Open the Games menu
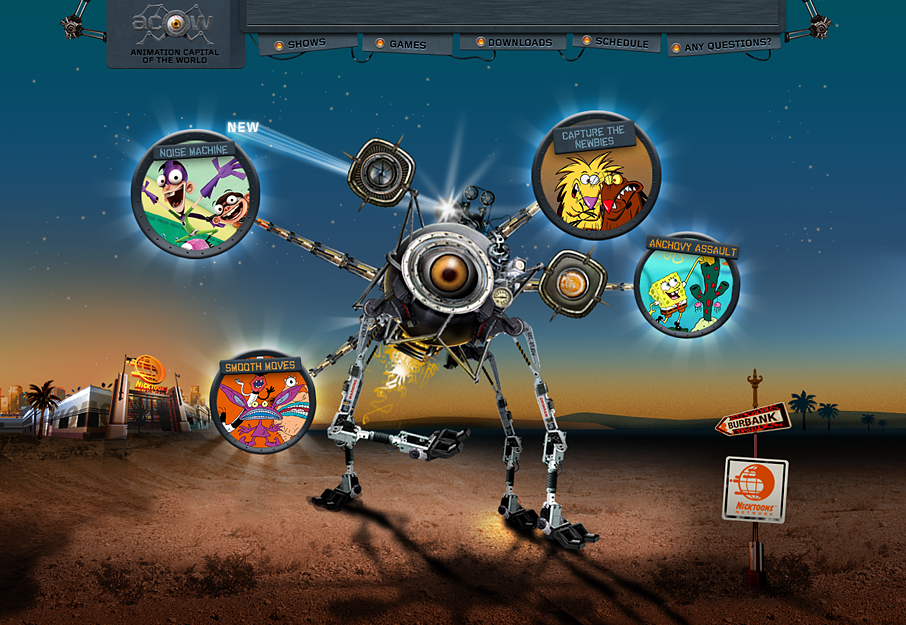 coord(407,44)
